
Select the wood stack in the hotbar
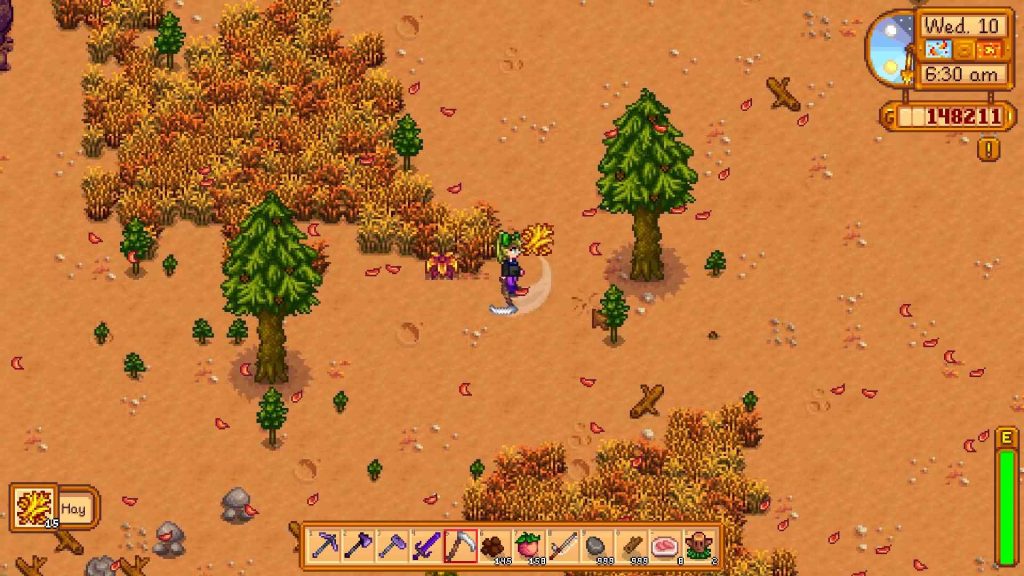pyautogui.click(x=631, y=545)
